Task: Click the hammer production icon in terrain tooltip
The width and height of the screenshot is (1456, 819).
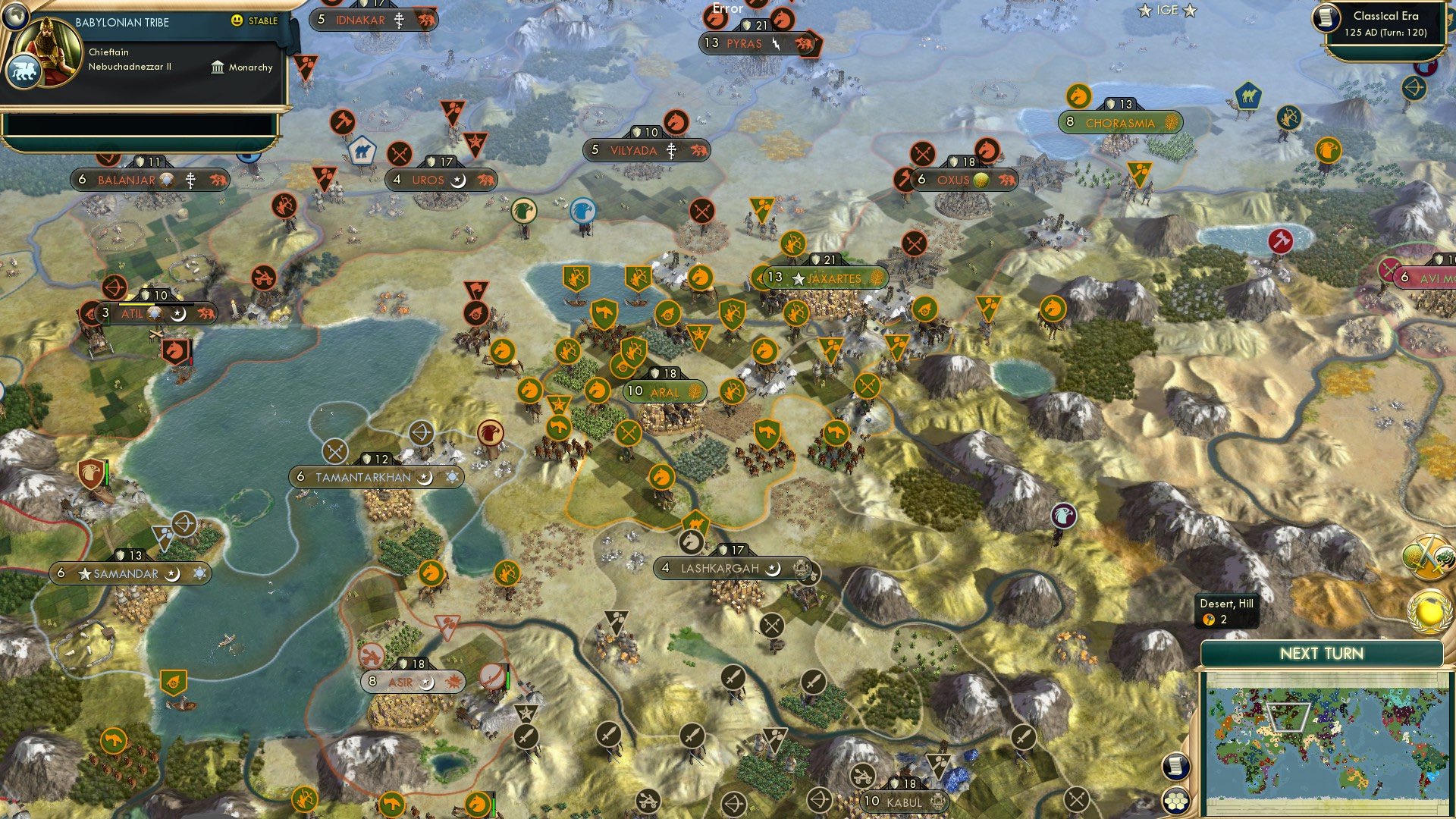Action: [1209, 620]
